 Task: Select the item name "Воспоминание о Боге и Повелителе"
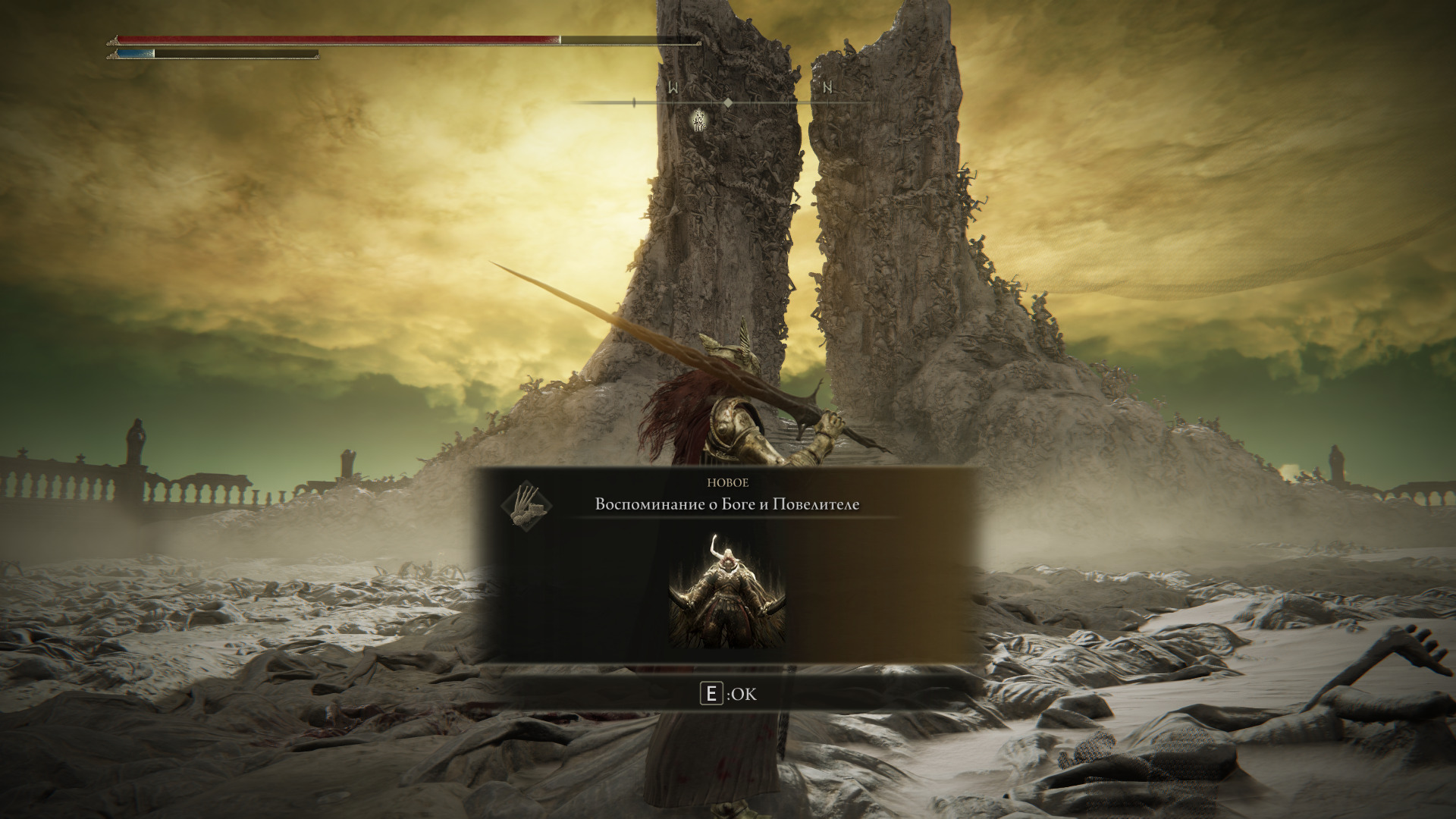click(727, 505)
